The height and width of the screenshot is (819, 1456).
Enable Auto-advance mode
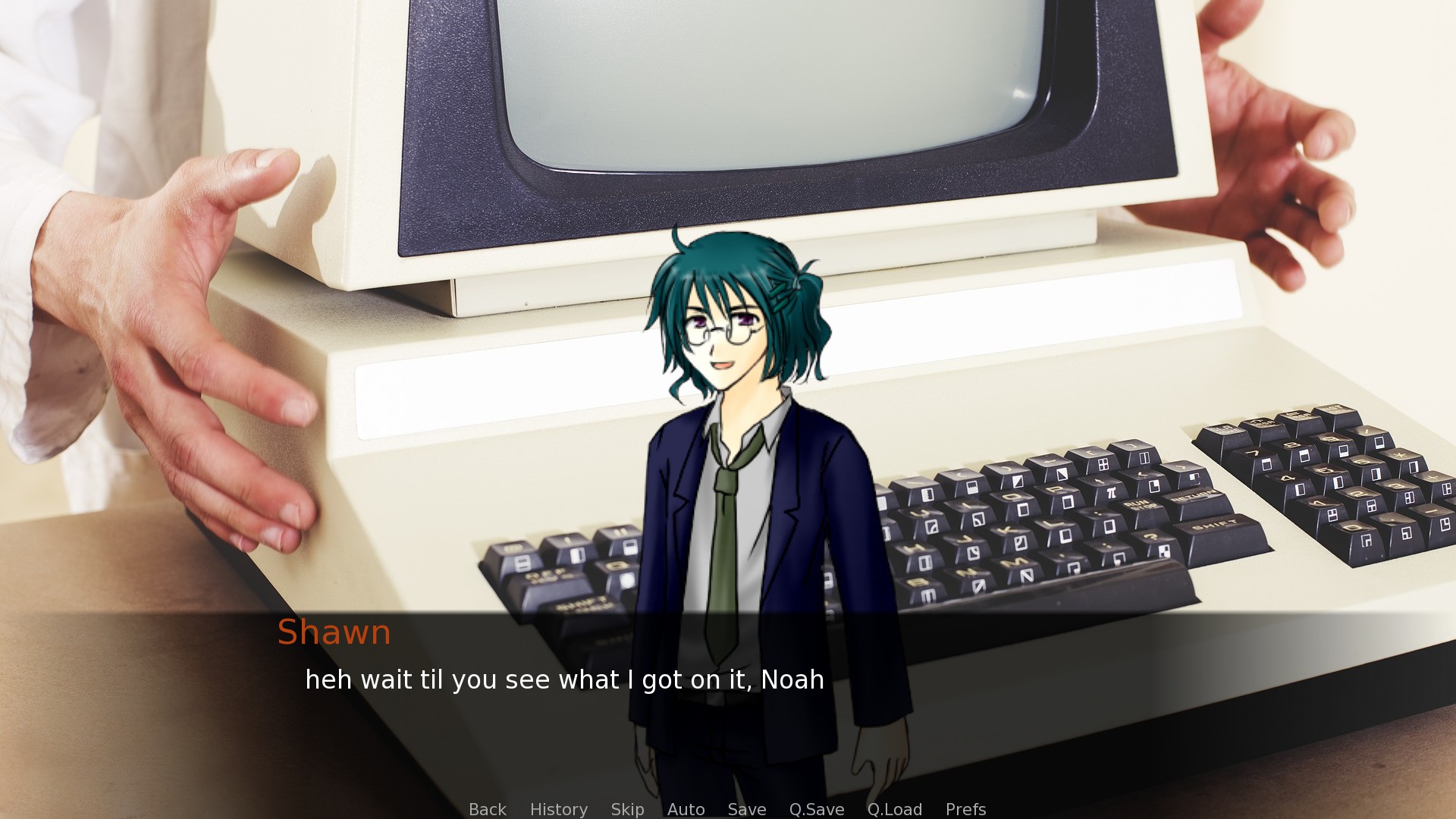pos(686,809)
